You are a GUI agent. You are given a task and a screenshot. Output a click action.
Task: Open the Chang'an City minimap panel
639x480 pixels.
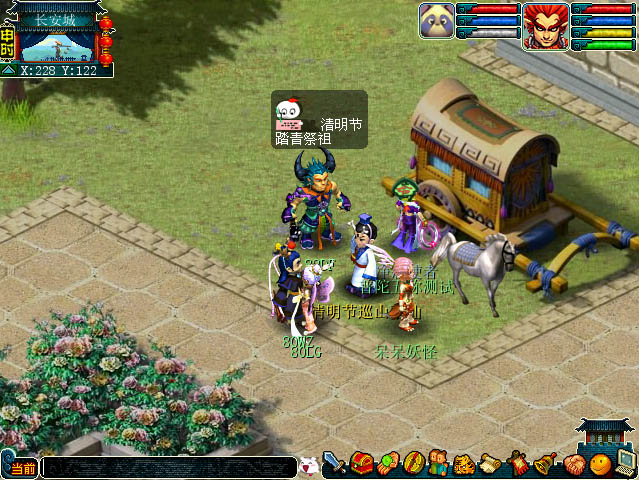pos(58,42)
